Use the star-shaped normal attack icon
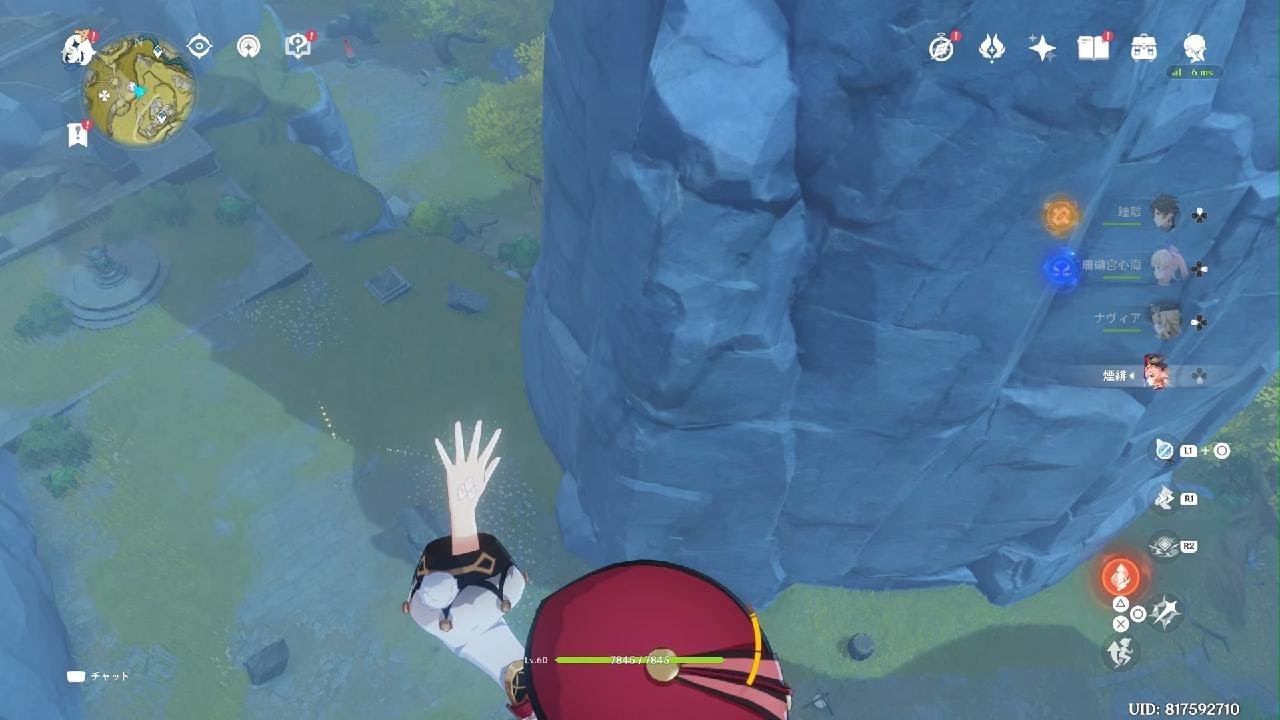This screenshot has height=720, width=1280. click(x=1165, y=610)
